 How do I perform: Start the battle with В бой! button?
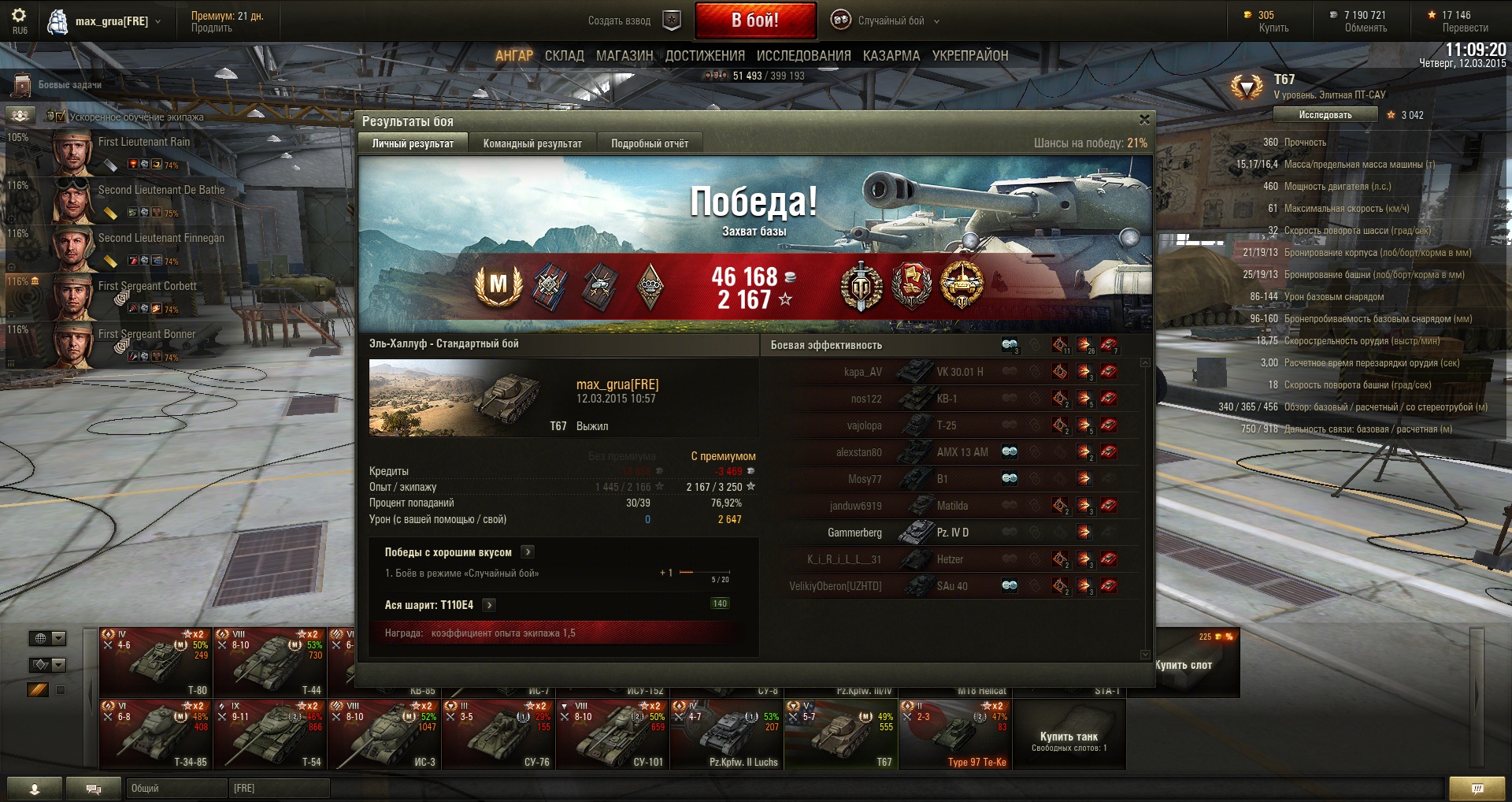pyautogui.click(x=755, y=20)
